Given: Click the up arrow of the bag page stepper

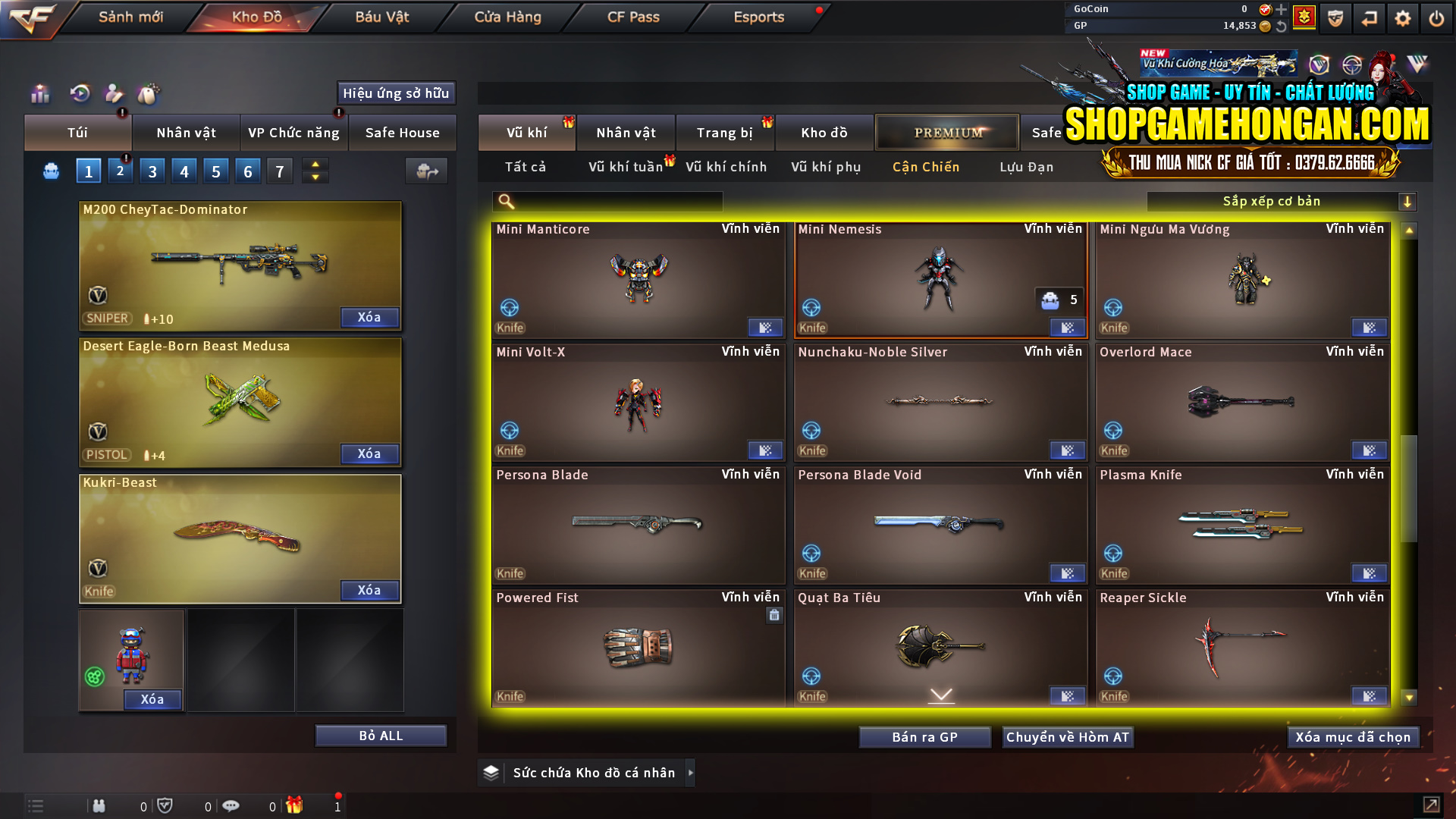Looking at the screenshot, I should tap(315, 164).
